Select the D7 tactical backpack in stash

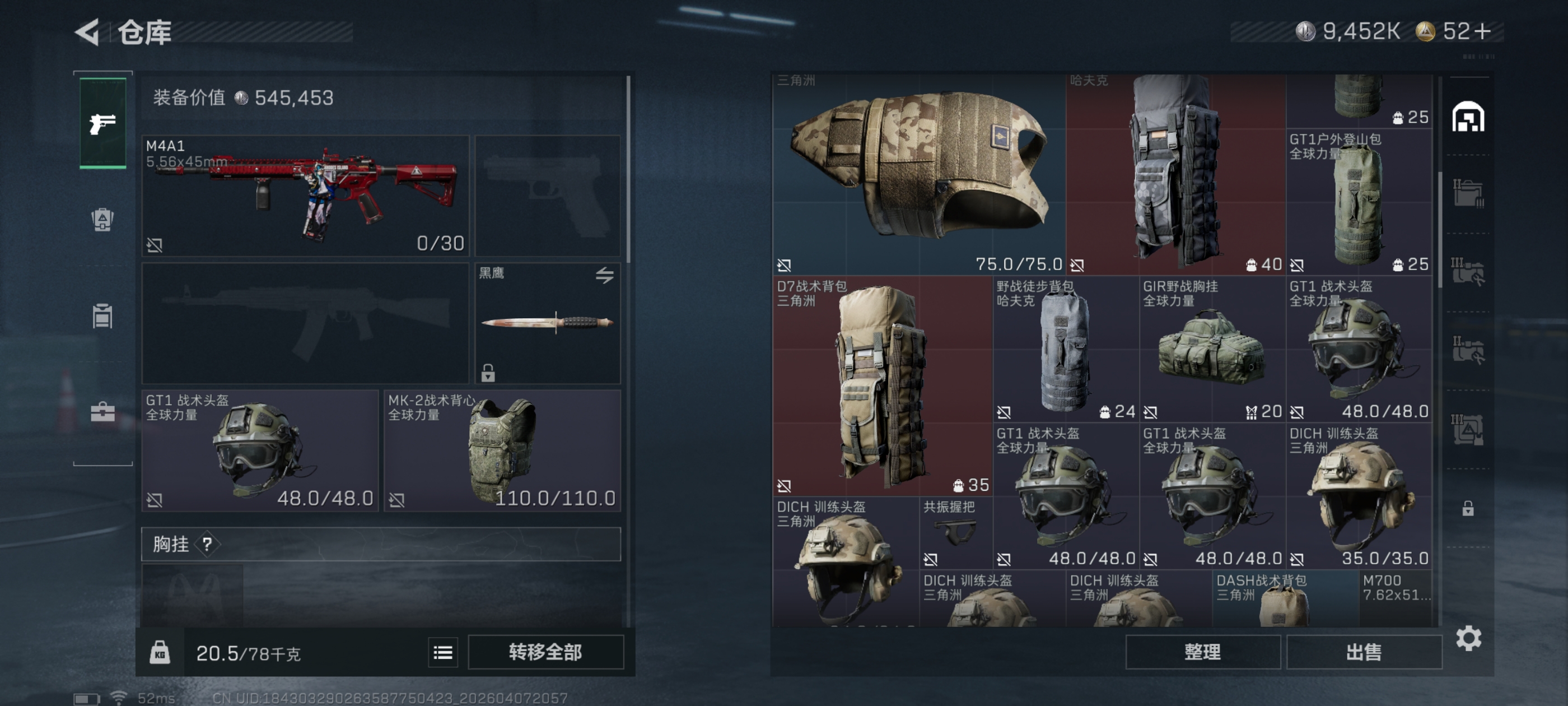(x=882, y=385)
